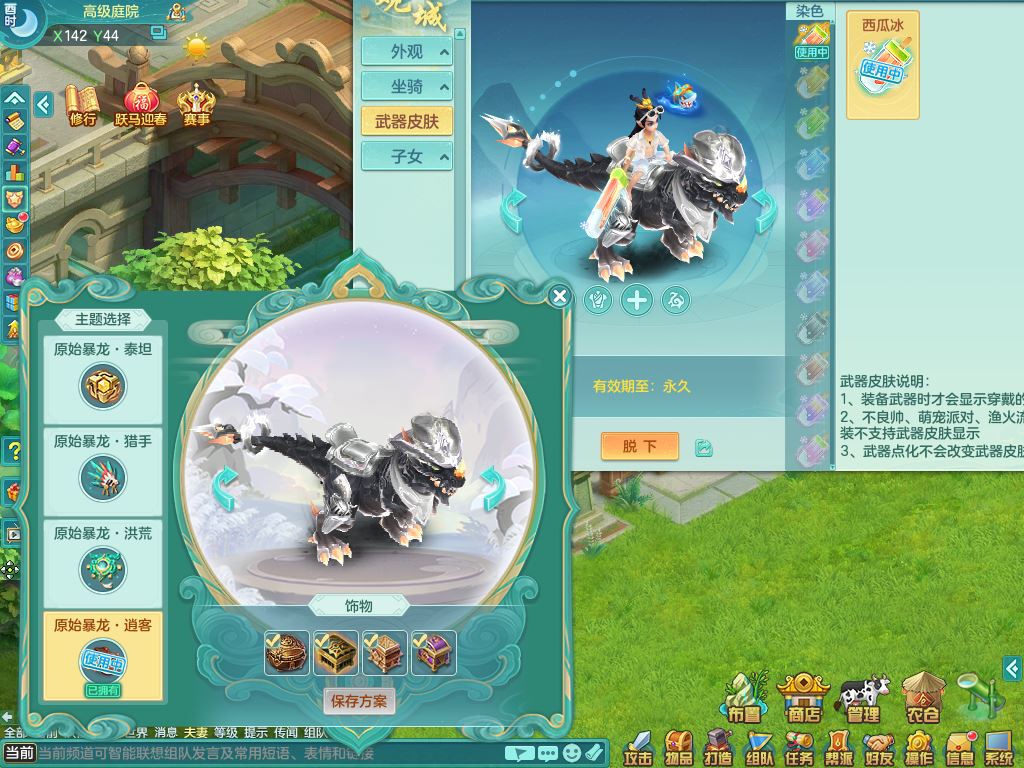Open the 修行 cultivation icon
1024x768 pixels.
coord(83,104)
